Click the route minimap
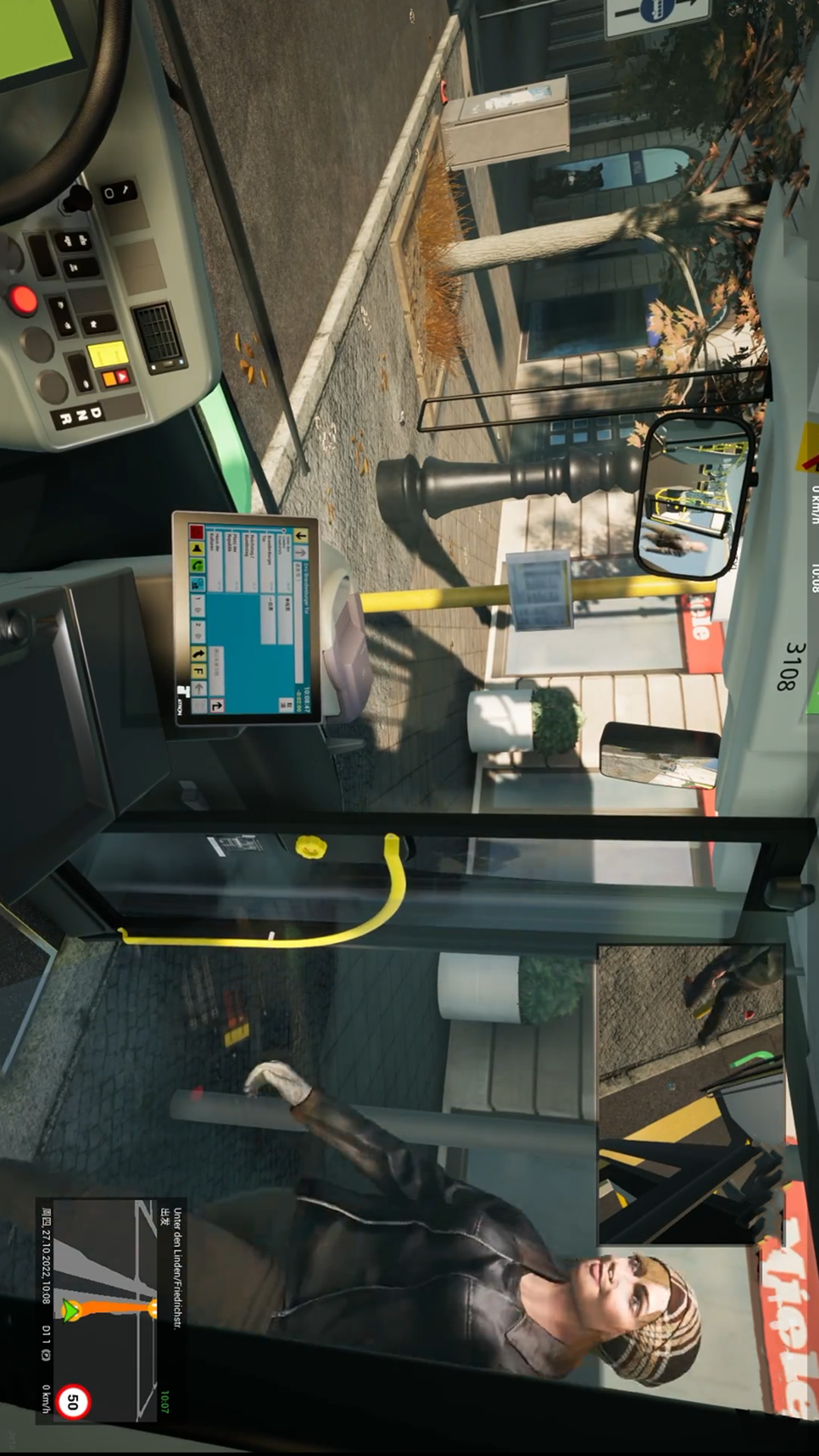 105,1309
